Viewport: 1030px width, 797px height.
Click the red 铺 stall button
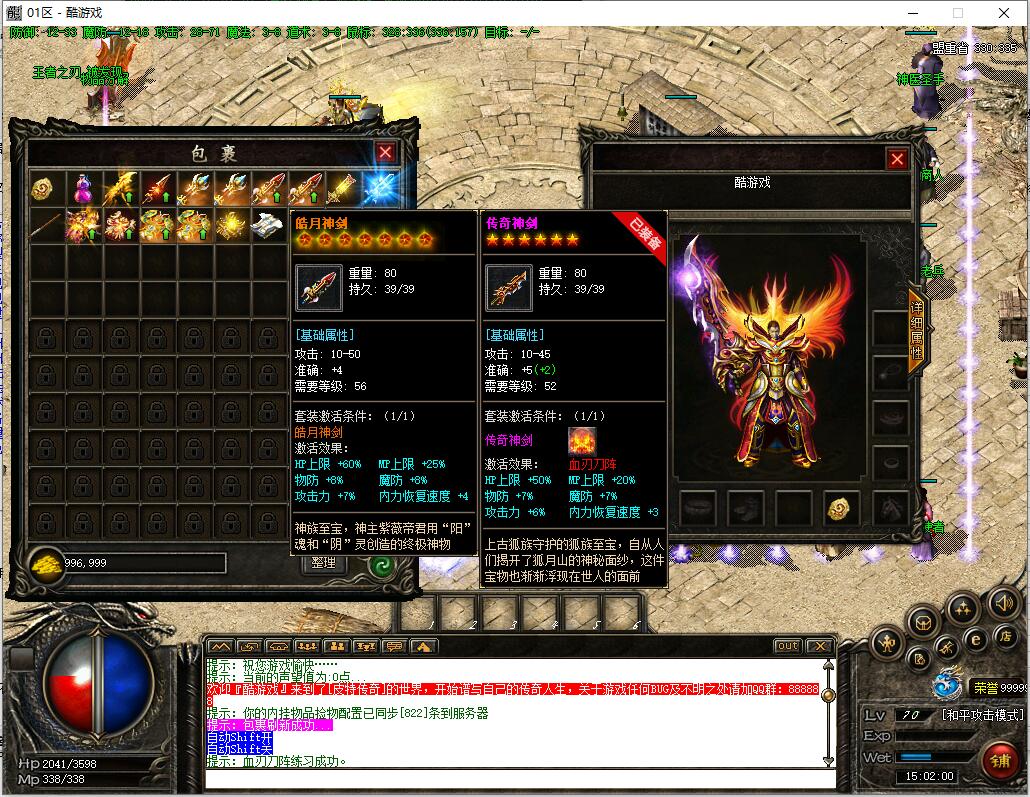998,759
